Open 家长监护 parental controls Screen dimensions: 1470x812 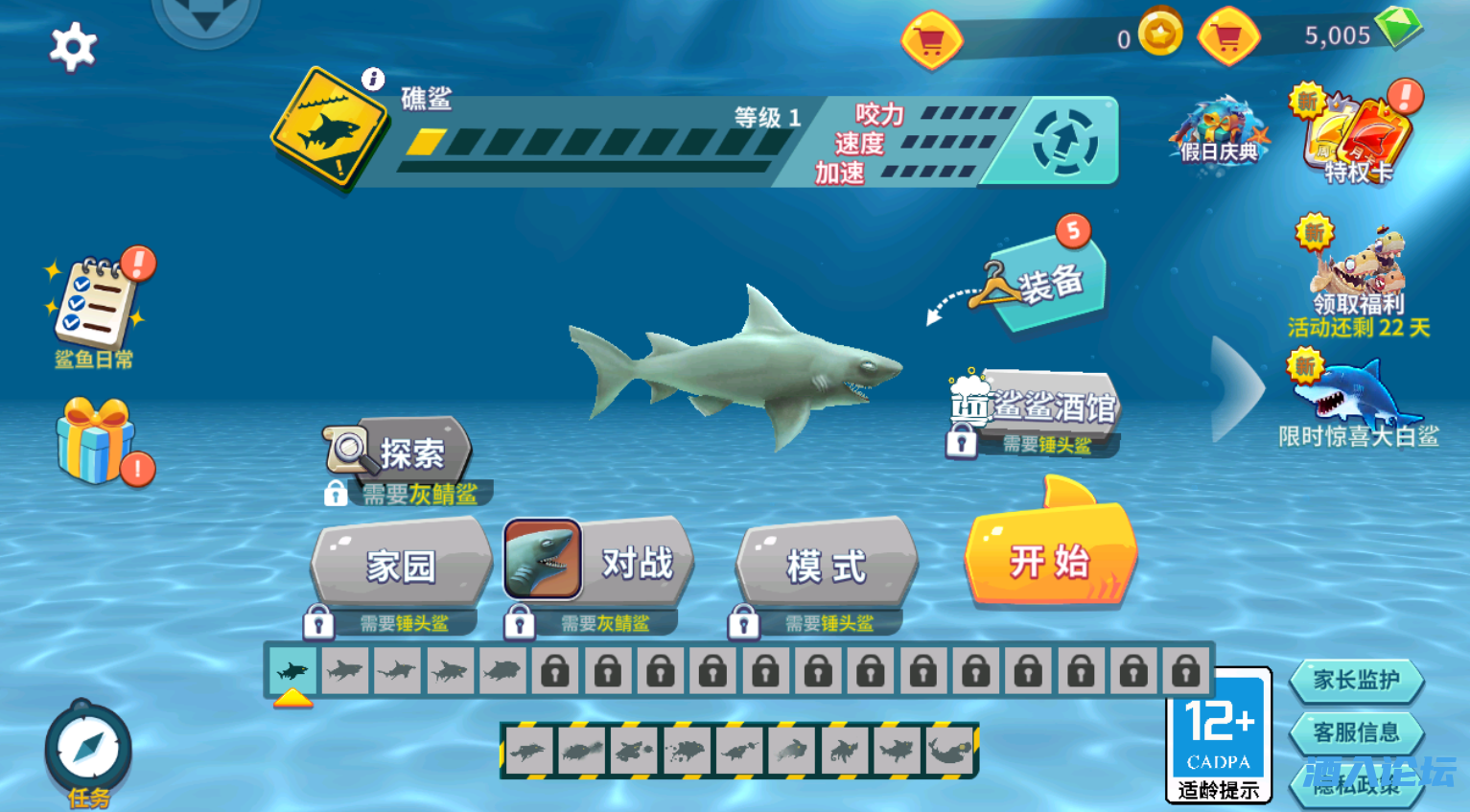click(x=1356, y=681)
